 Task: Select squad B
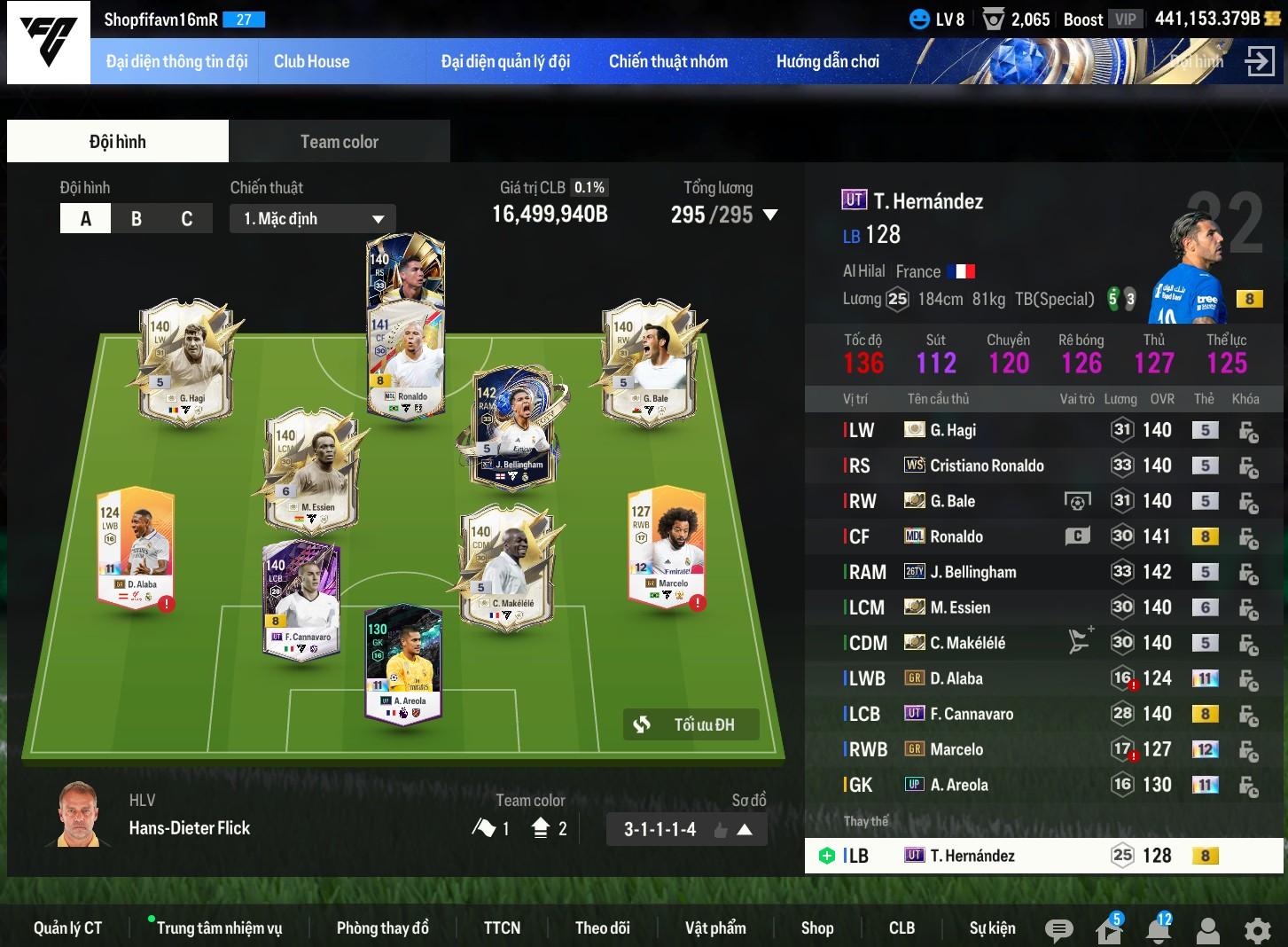137,219
